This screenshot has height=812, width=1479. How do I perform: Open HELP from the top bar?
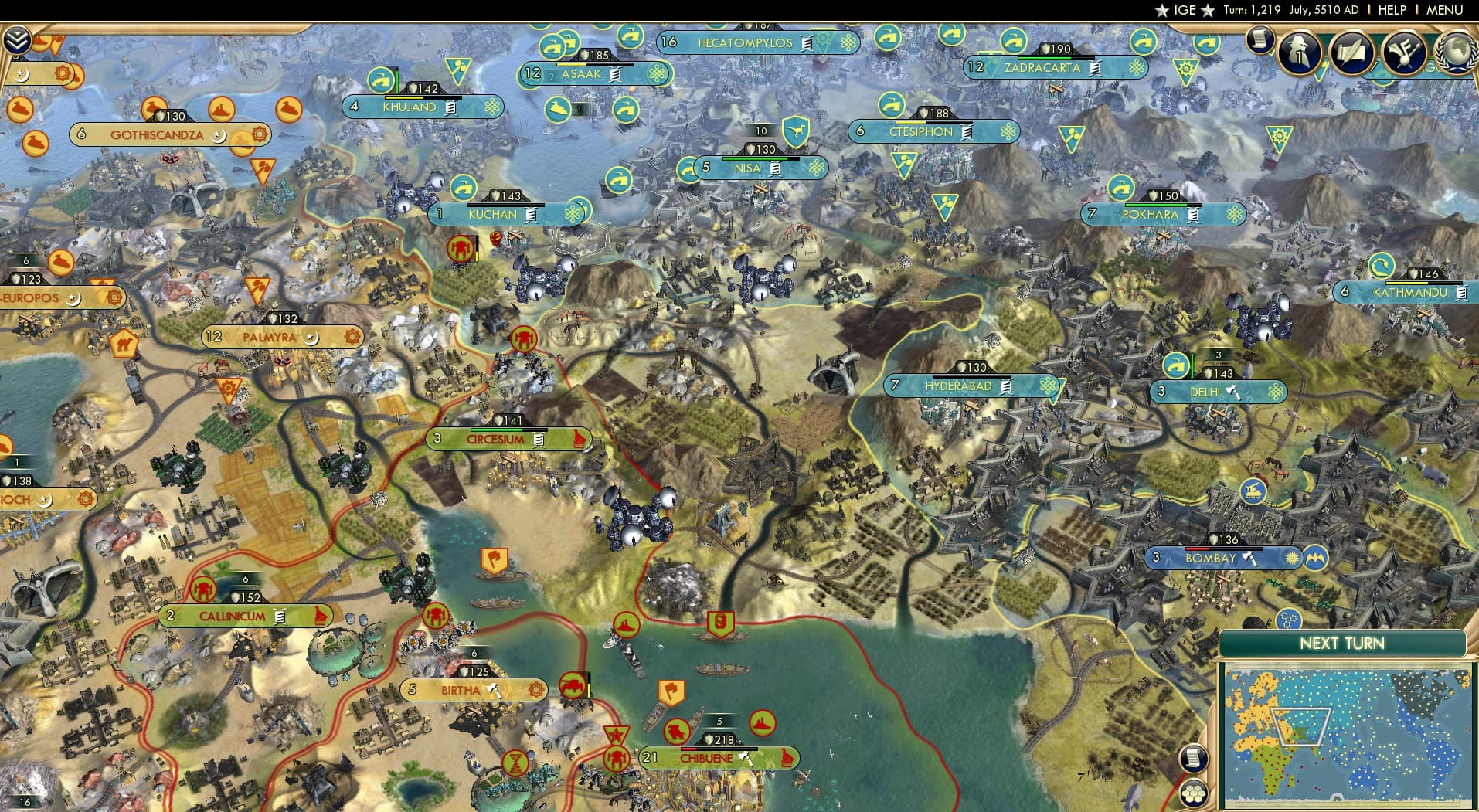point(1391,10)
